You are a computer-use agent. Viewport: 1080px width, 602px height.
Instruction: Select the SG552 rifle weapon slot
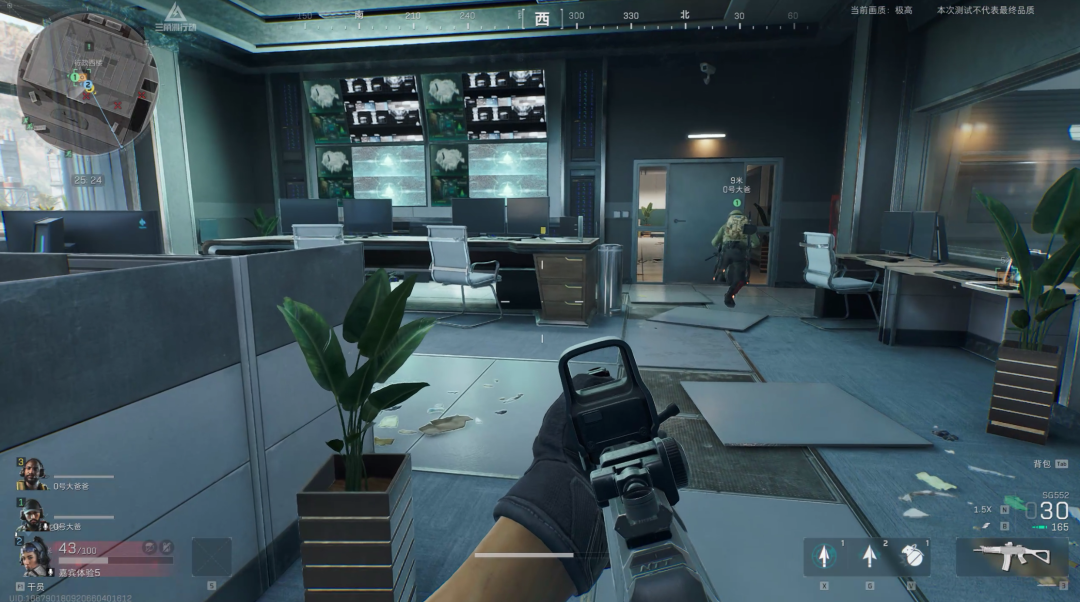(1012, 556)
